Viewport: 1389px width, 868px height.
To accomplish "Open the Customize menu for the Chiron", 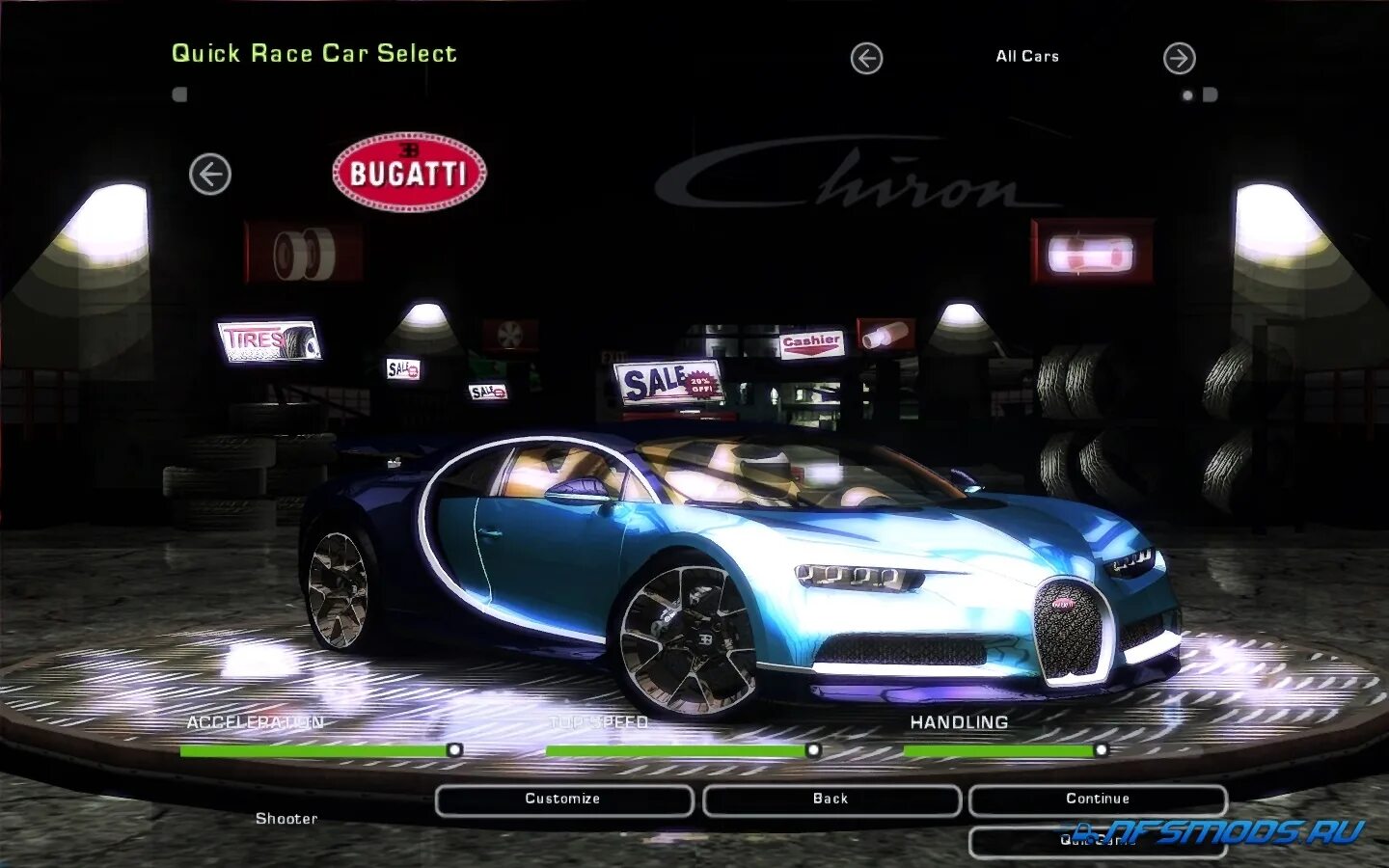I will 563,800.
